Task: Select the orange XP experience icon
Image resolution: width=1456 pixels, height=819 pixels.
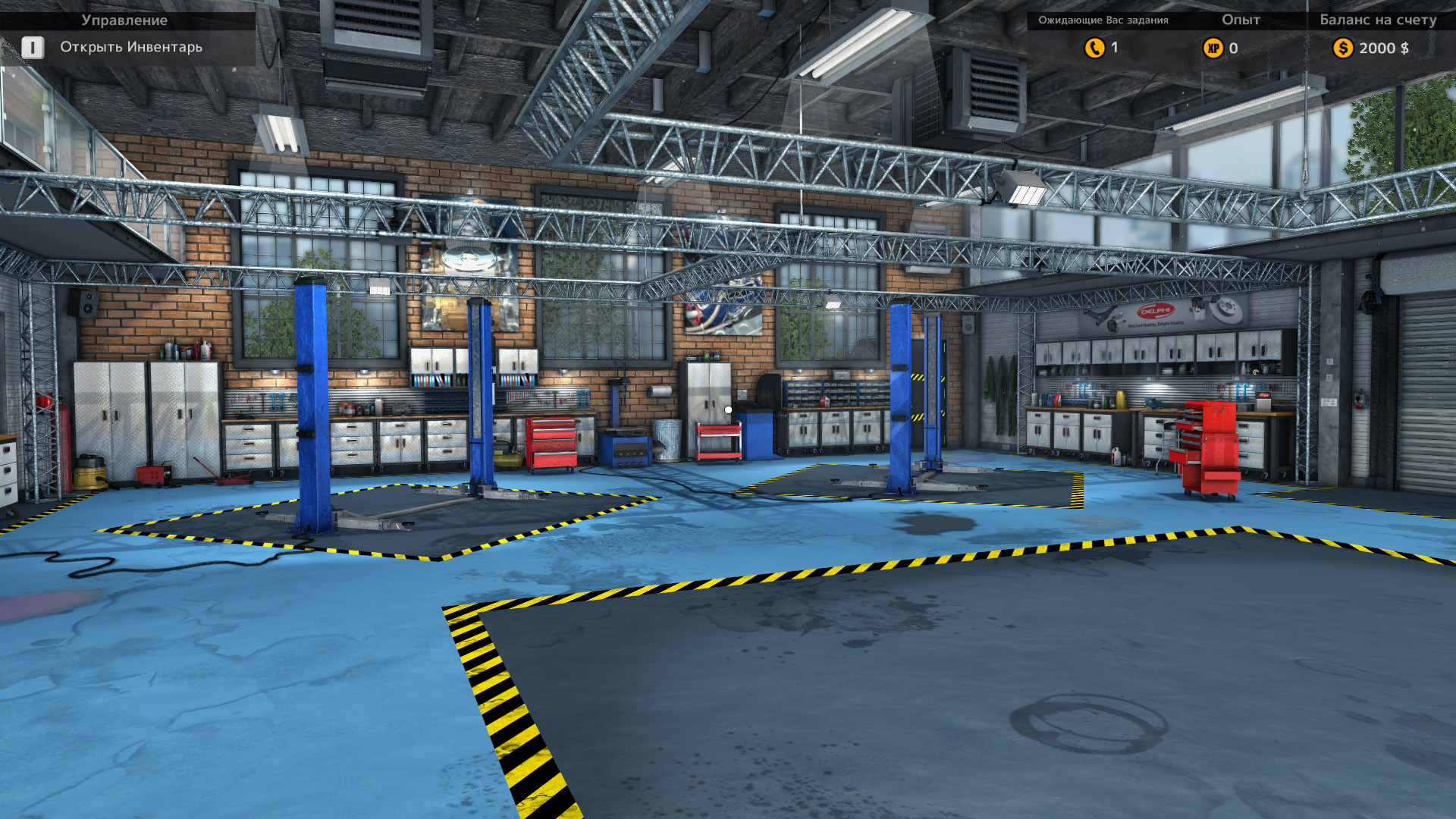Action: pyautogui.click(x=1213, y=49)
